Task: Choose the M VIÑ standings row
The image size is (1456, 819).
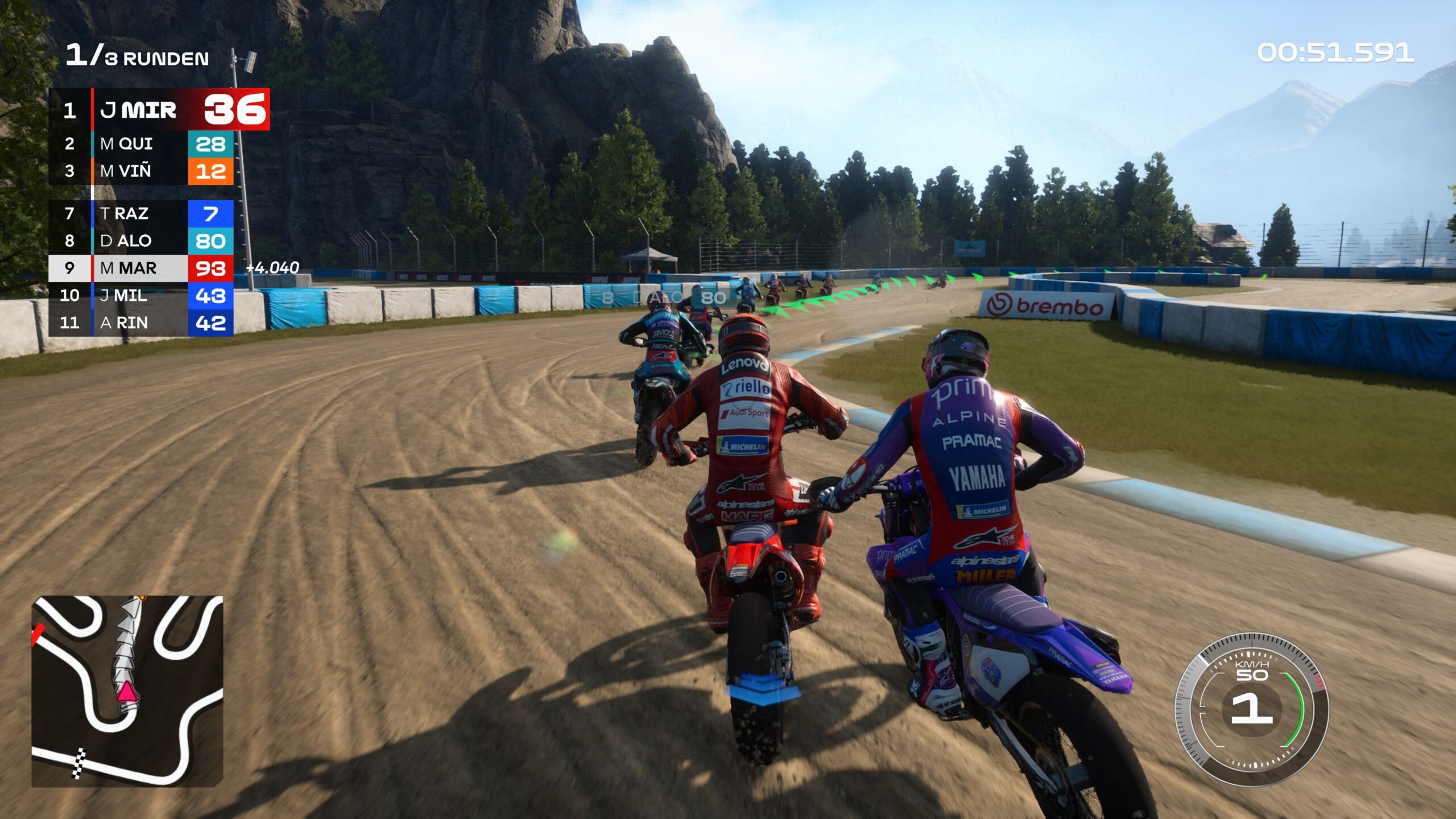Action: pyautogui.click(x=141, y=171)
